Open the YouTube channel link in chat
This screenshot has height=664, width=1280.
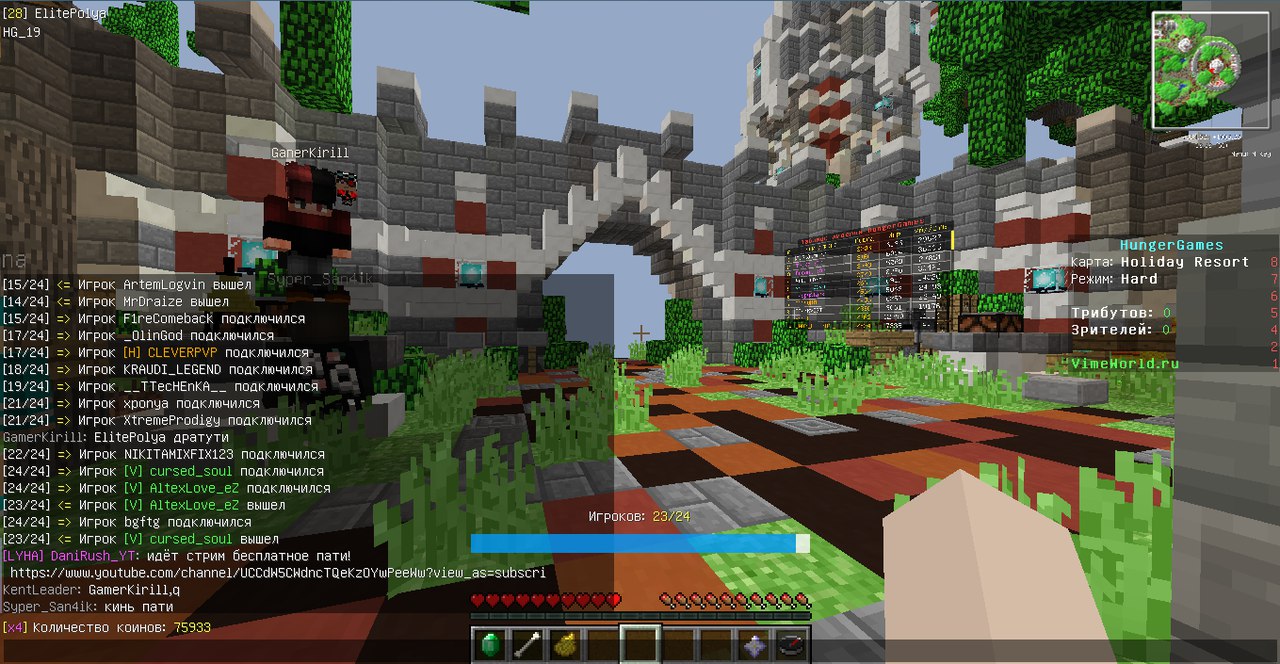(277, 573)
